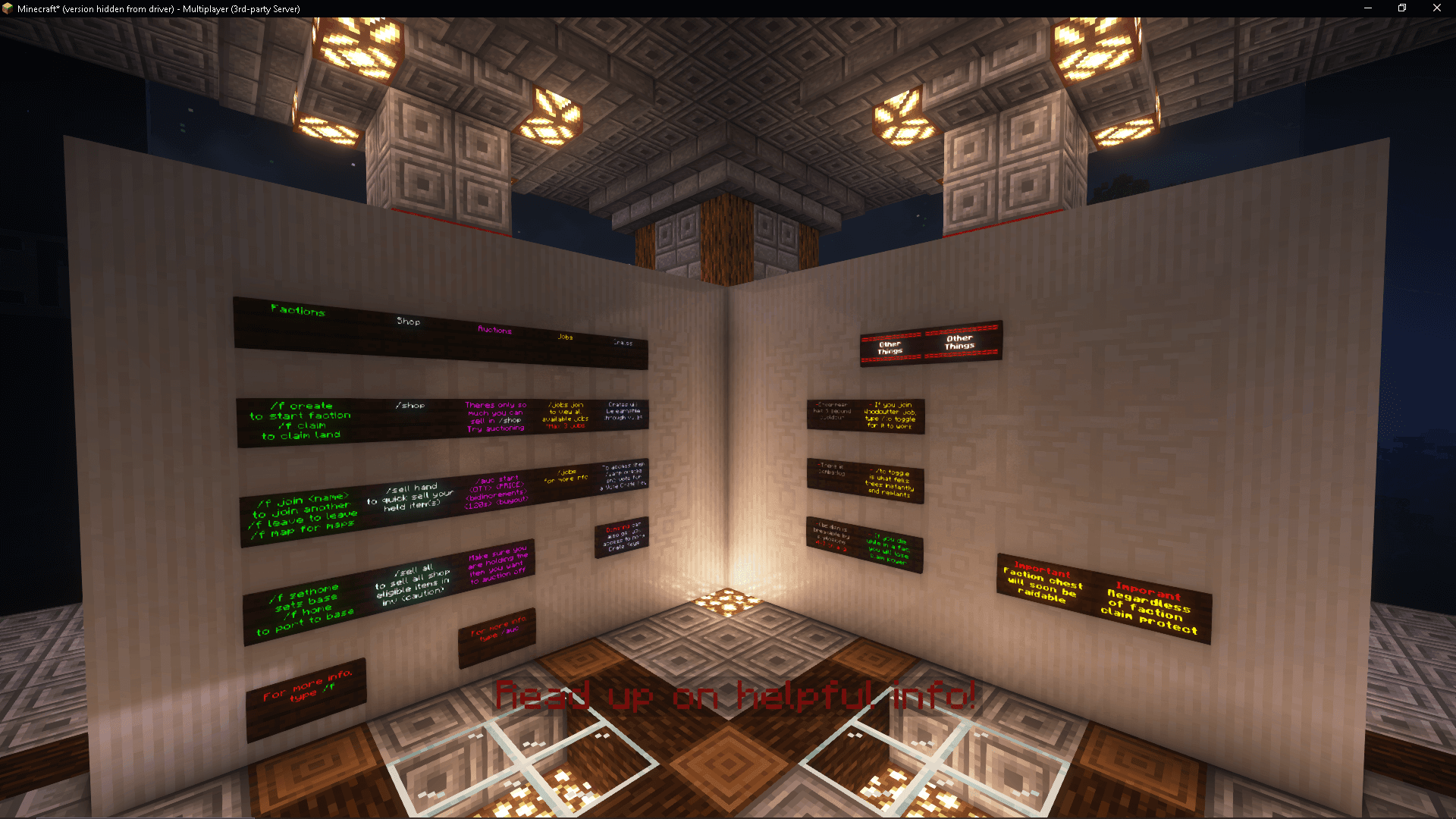The height and width of the screenshot is (819, 1456).
Task: Click the Minecraft icon in the title bar
Action: pos(8,8)
